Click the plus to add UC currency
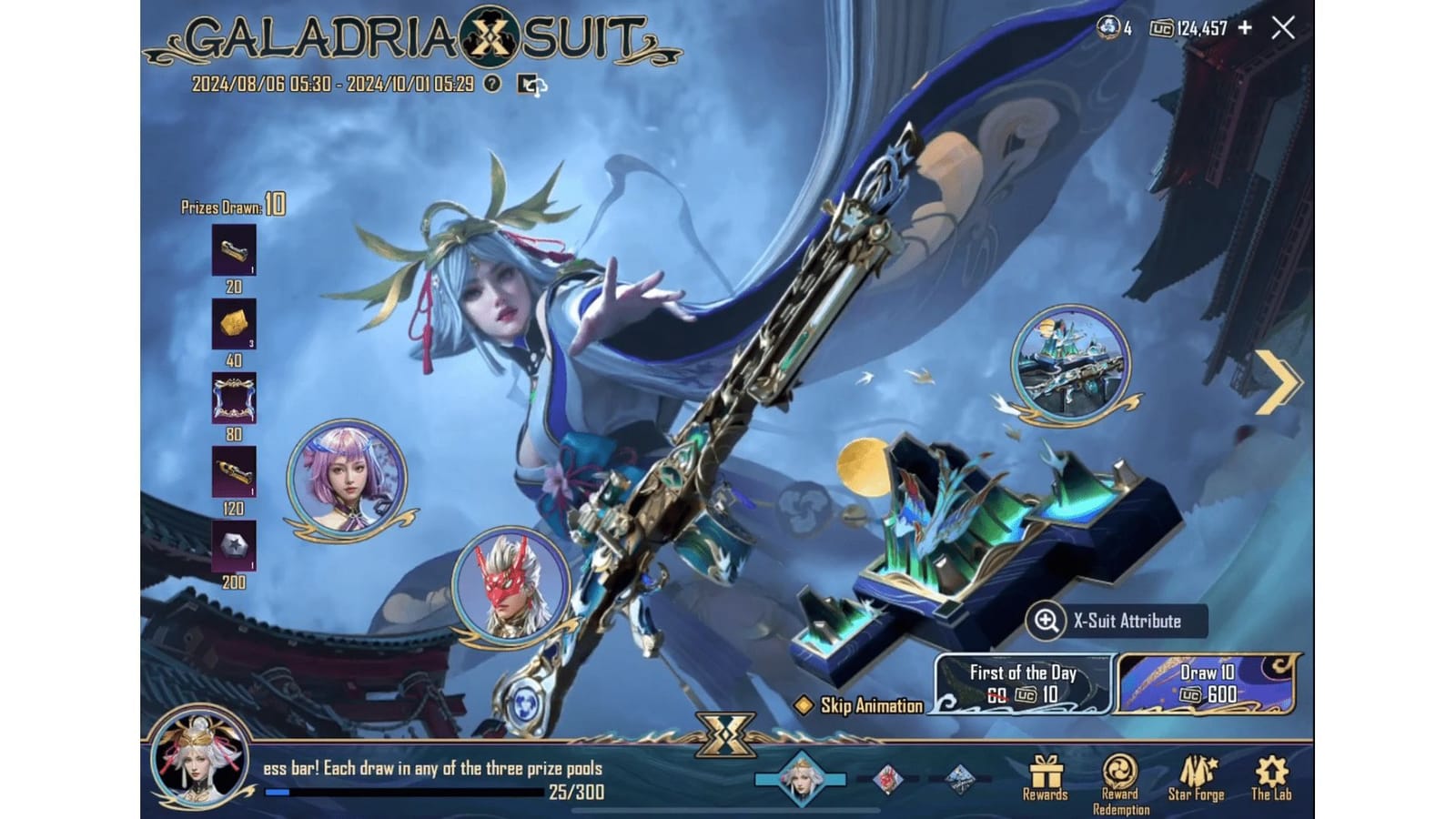Image resolution: width=1456 pixels, height=819 pixels. point(1246,29)
